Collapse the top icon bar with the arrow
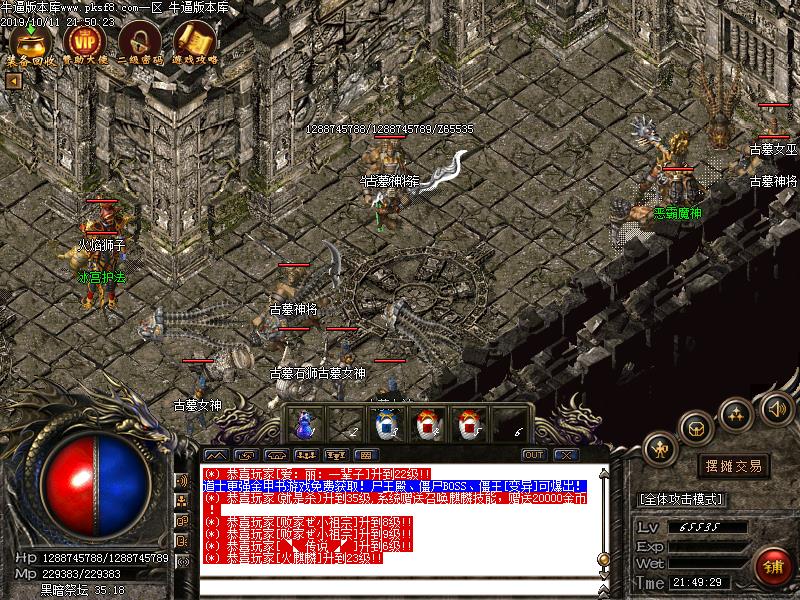 click(x=13, y=80)
